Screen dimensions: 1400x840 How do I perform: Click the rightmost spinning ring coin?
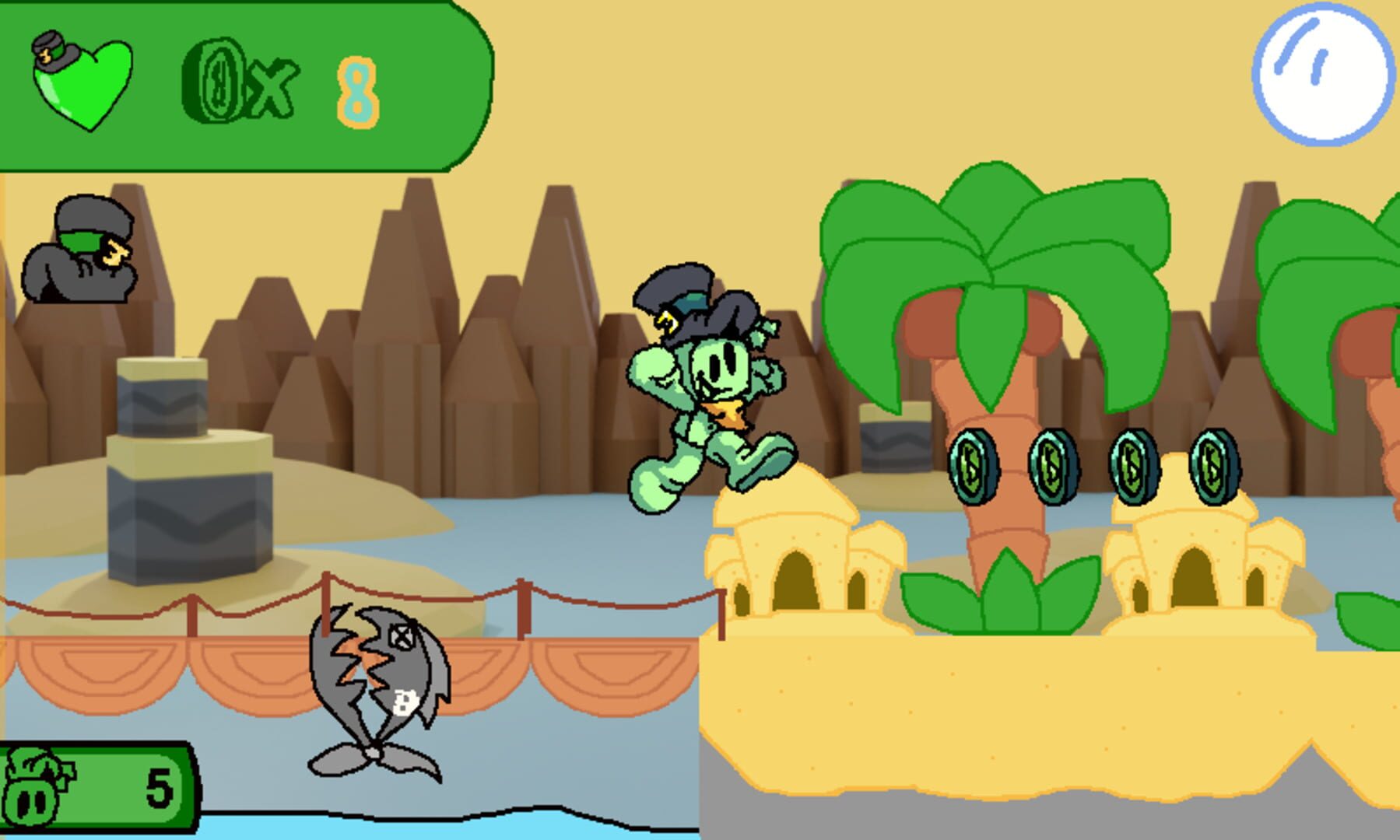tap(1214, 466)
